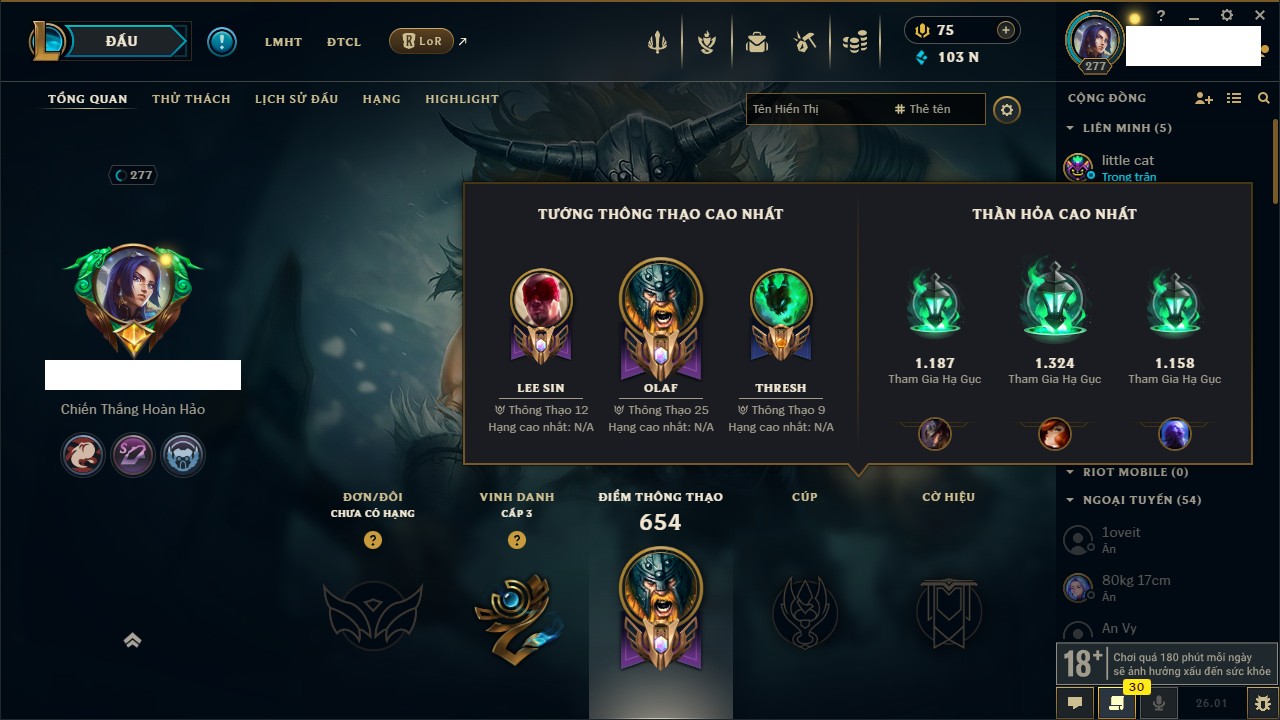Viewport: 1280px width, 720px height.
Task: View the HIGHLIGHT tab
Action: coord(461,99)
